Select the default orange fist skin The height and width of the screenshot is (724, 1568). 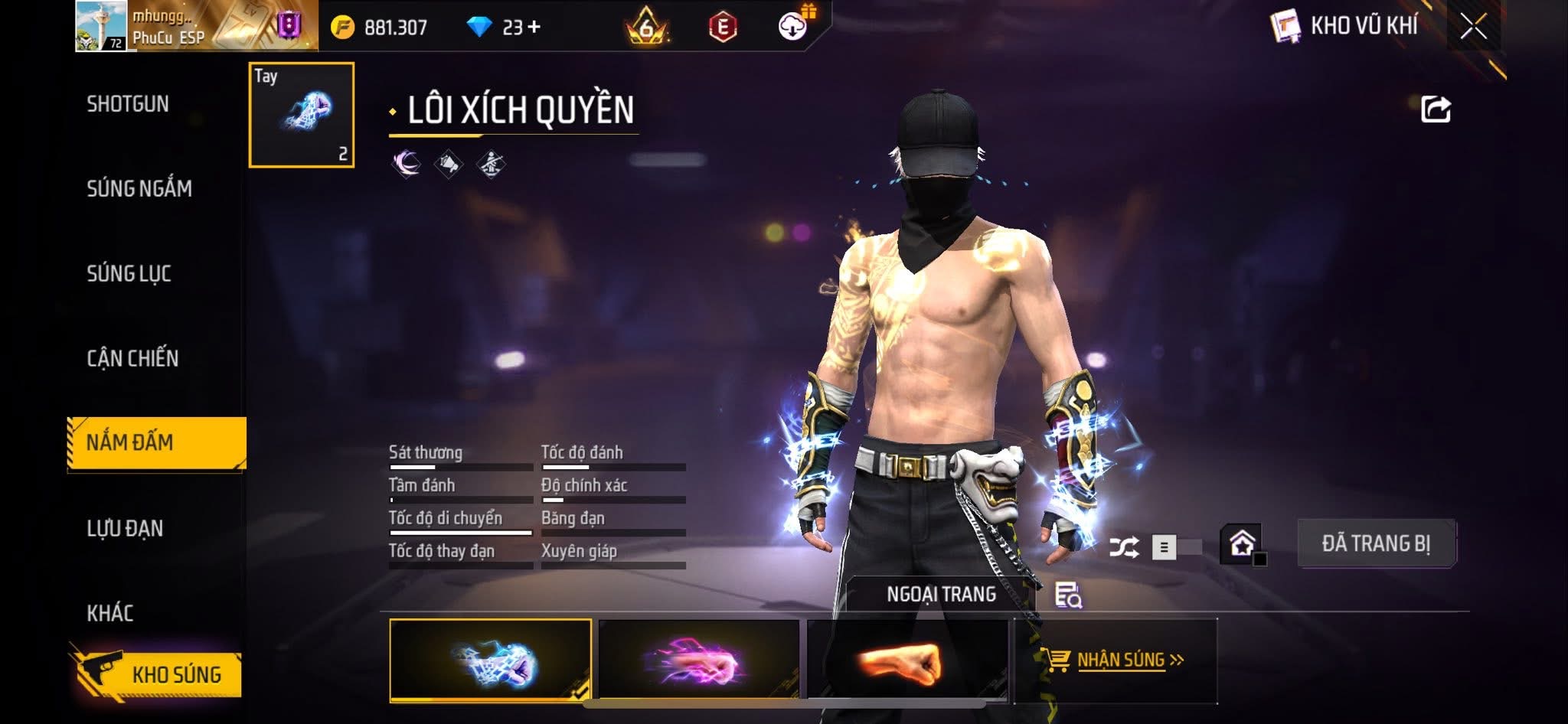pos(907,660)
